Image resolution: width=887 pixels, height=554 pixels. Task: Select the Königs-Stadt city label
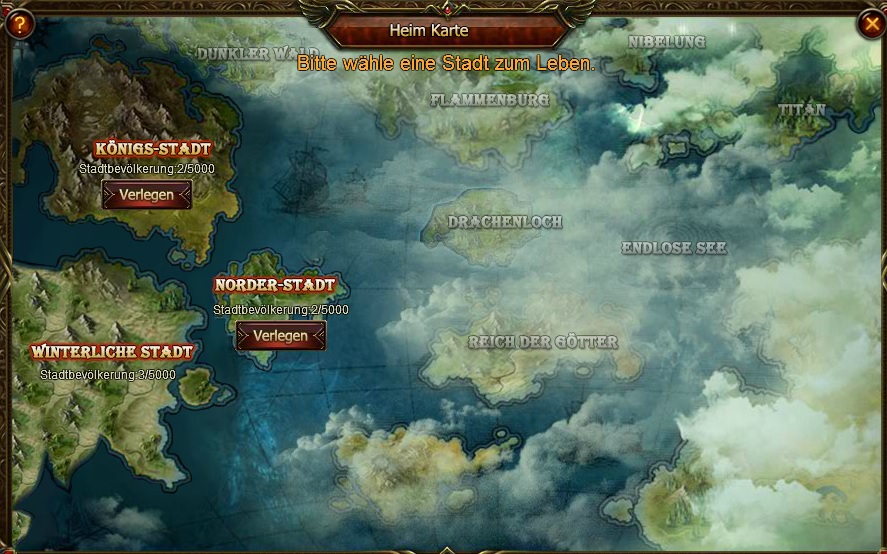click(x=152, y=149)
